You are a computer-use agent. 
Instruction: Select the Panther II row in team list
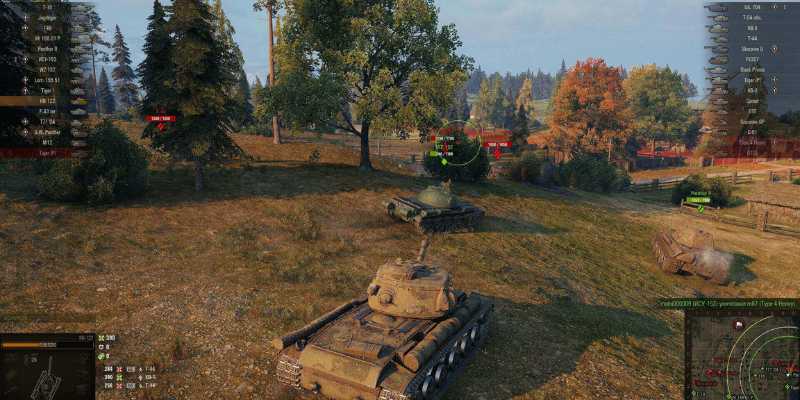[45, 48]
